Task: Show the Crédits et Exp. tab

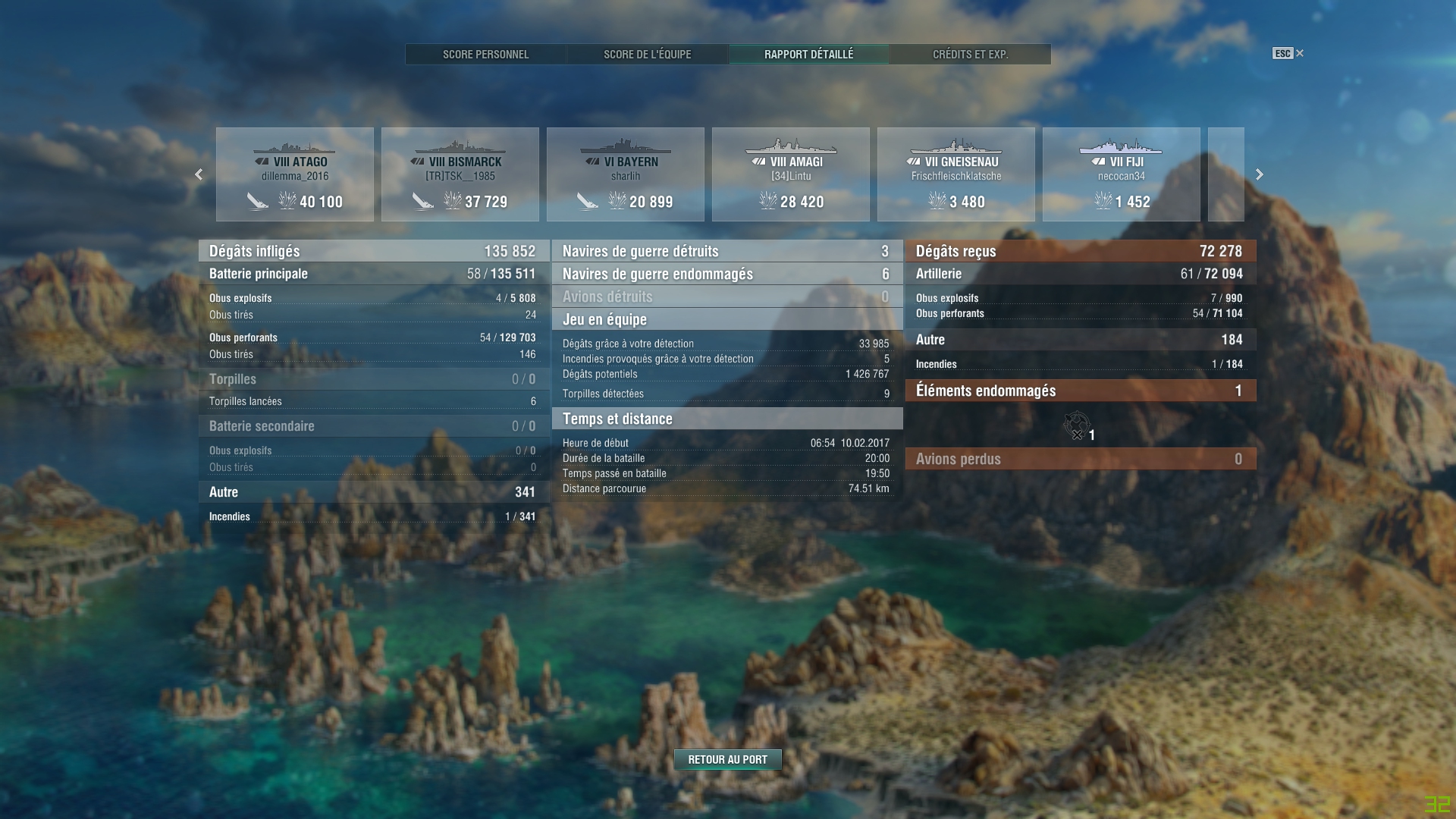Action: [x=970, y=54]
